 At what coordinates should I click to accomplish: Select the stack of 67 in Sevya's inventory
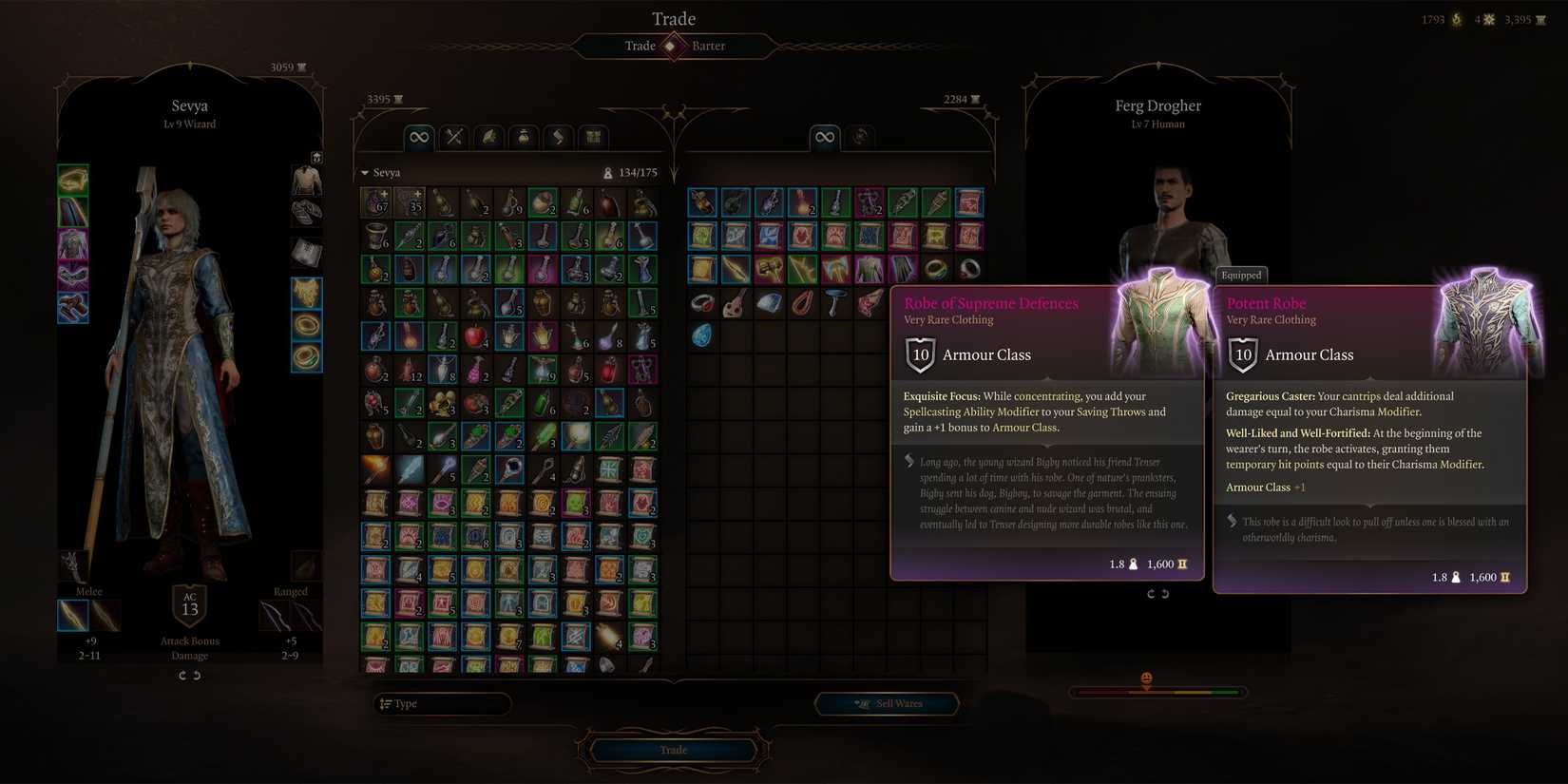coord(376,202)
